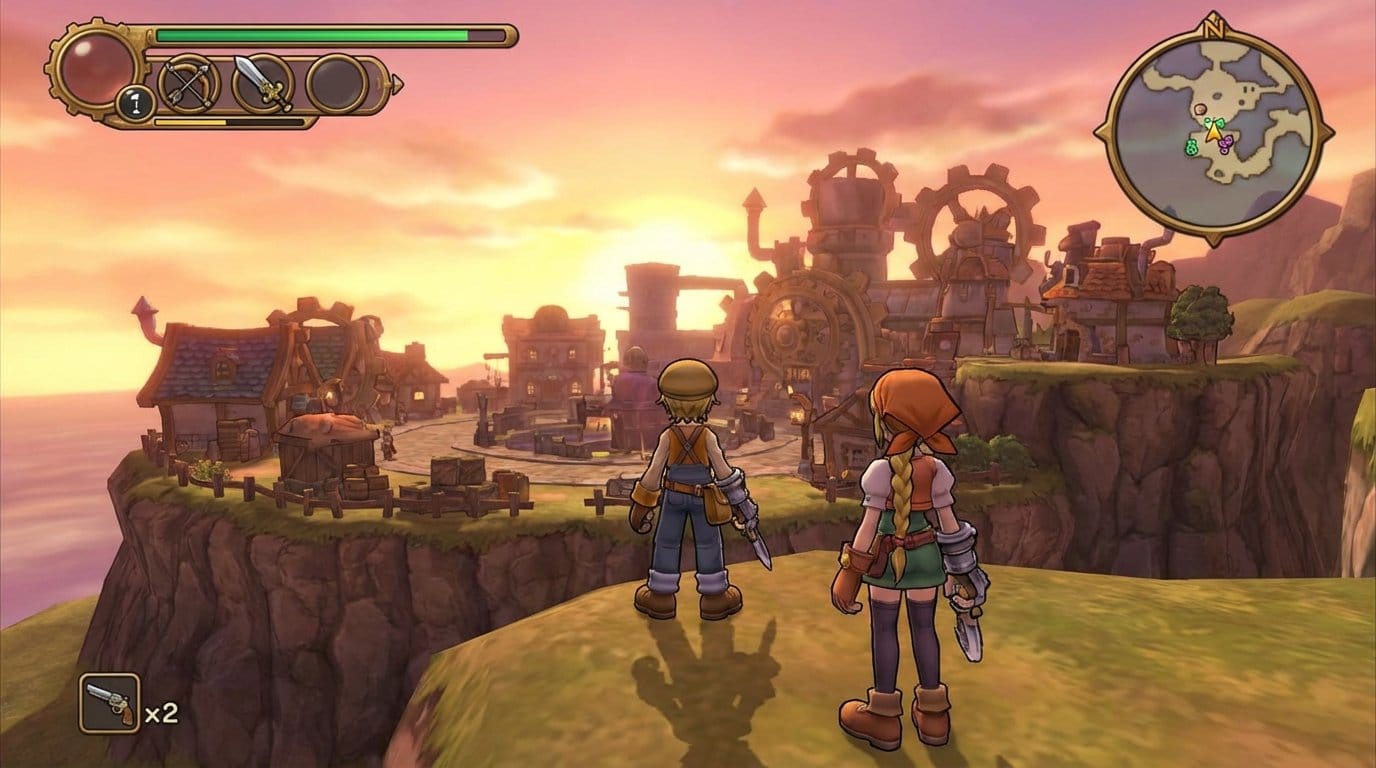This screenshot has height=768, width=1376.
Task: Select the crossed bow and arrow weapon slot
Action: click(187, 83)
